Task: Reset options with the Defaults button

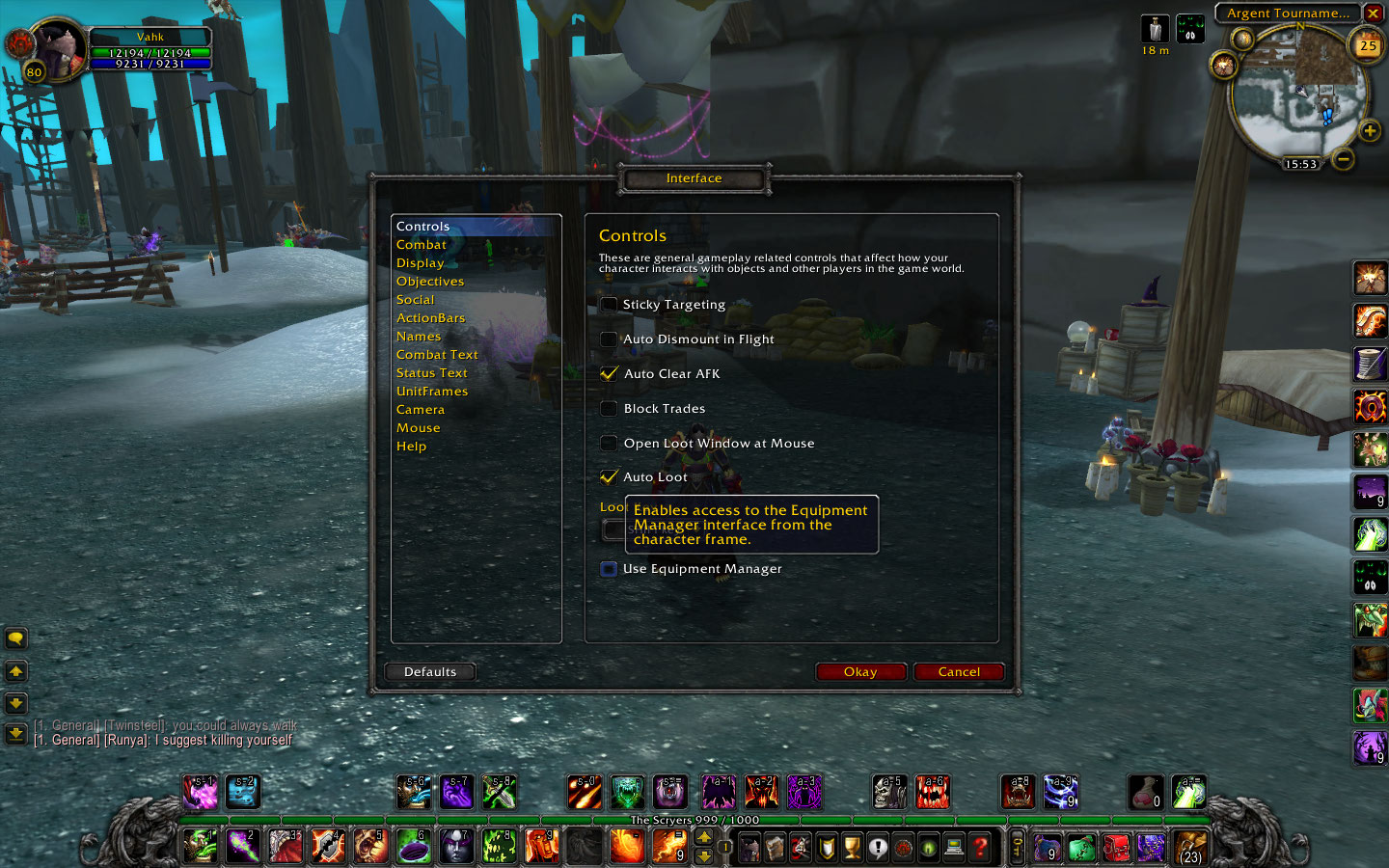Action: pyautogui.click(x=430, y=672)
